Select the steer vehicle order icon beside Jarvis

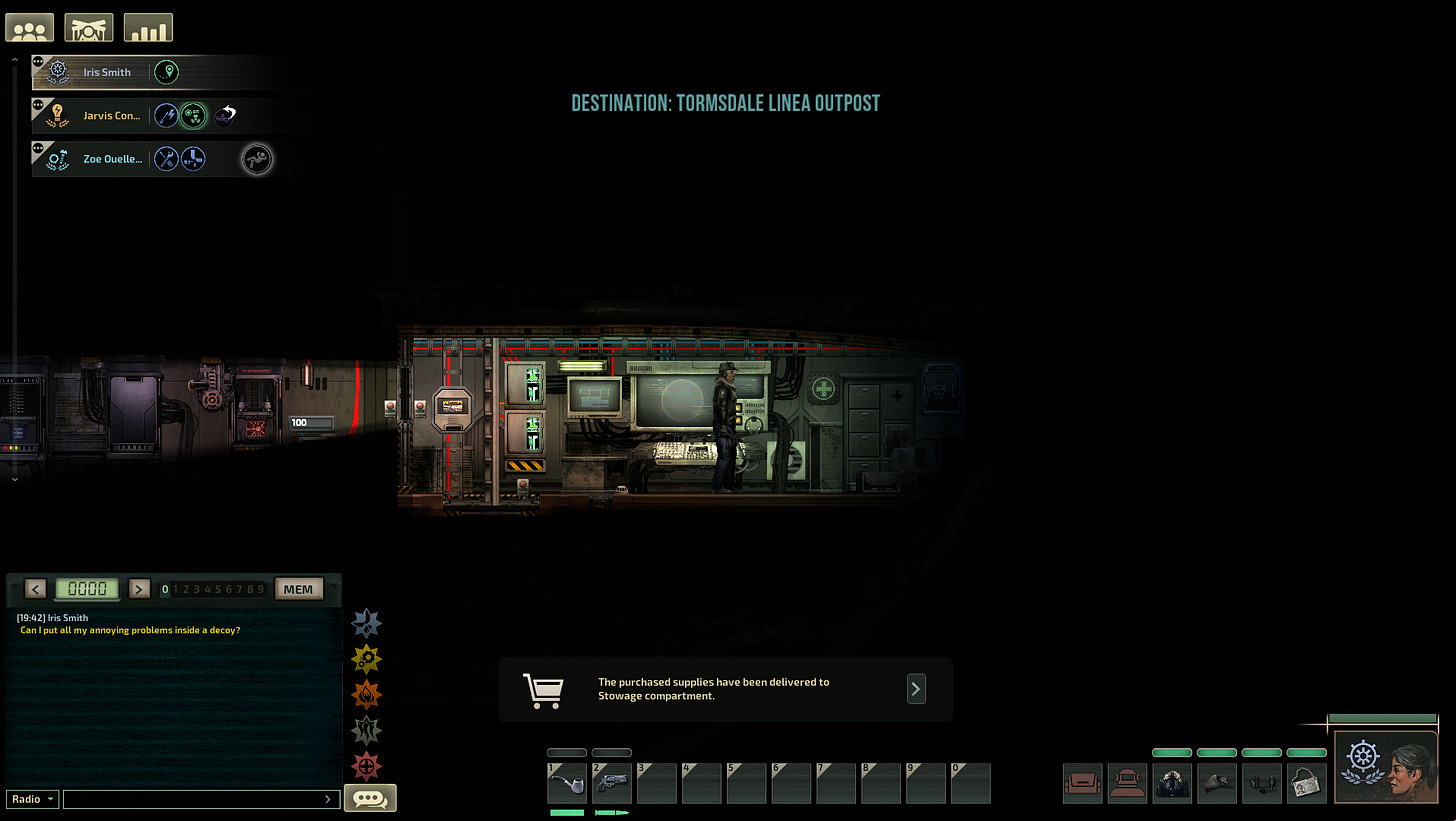pos(225,113)
